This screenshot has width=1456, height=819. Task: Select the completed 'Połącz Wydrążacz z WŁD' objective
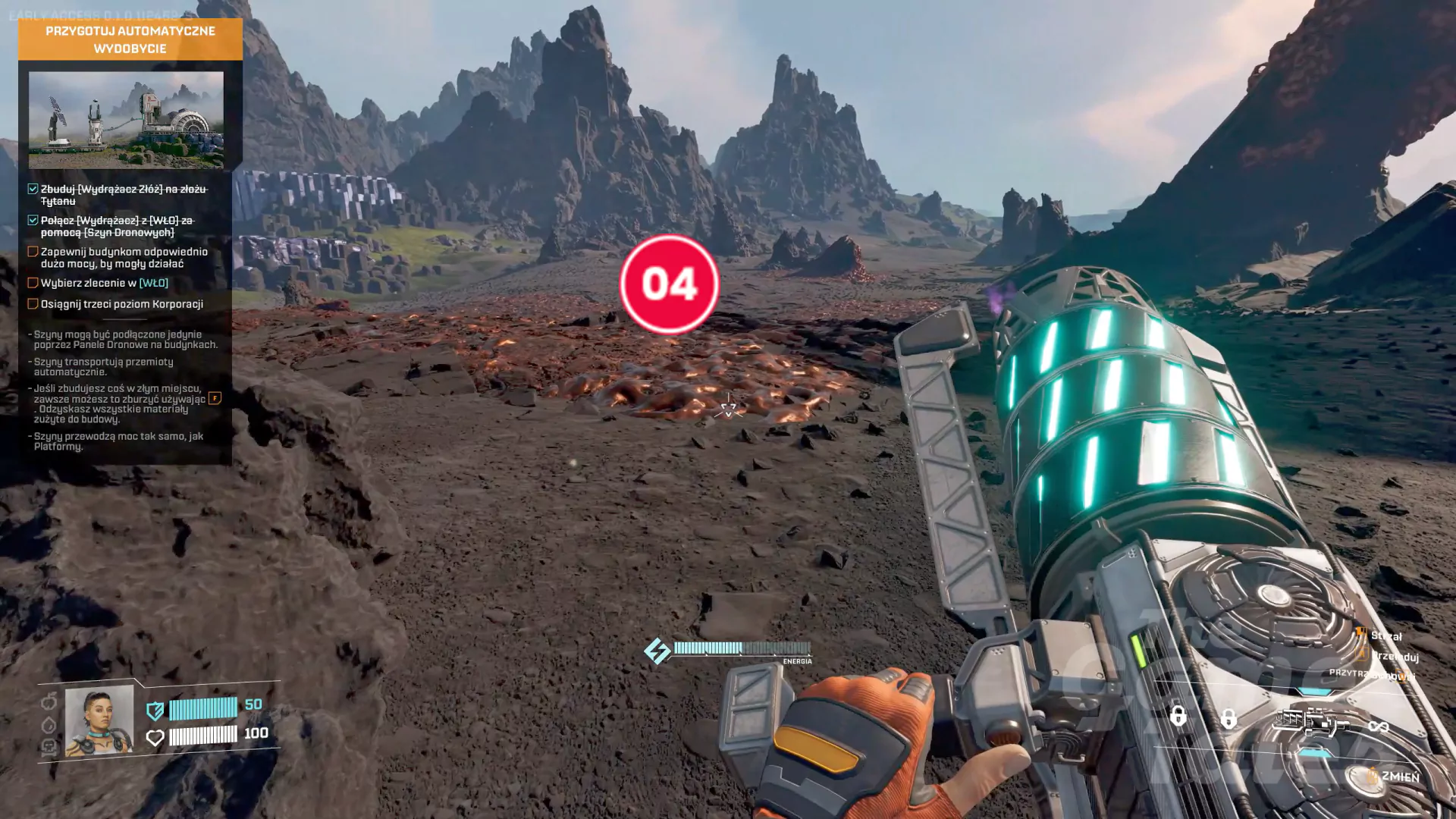118,226
